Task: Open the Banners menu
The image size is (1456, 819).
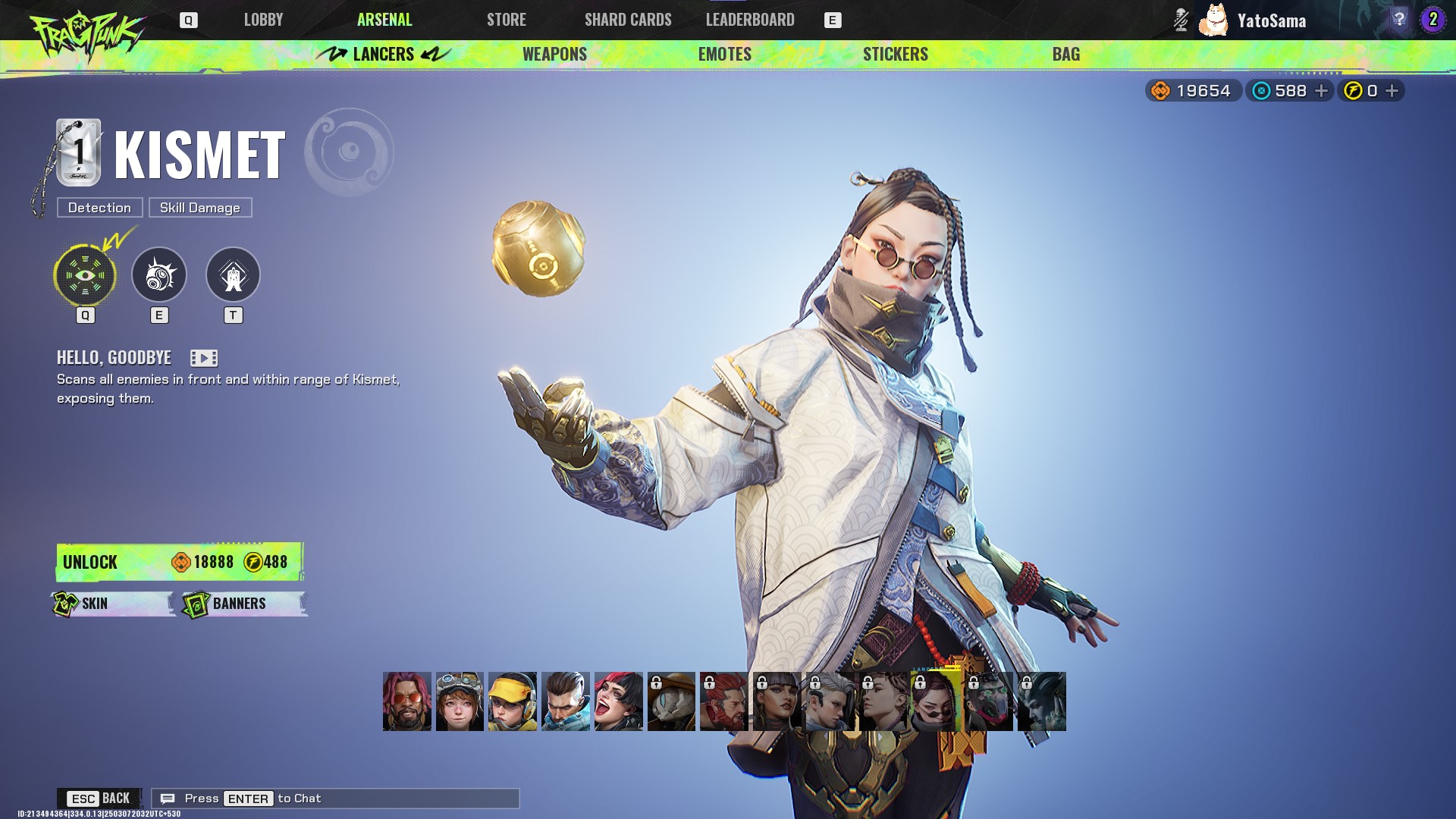Action: 243,604
